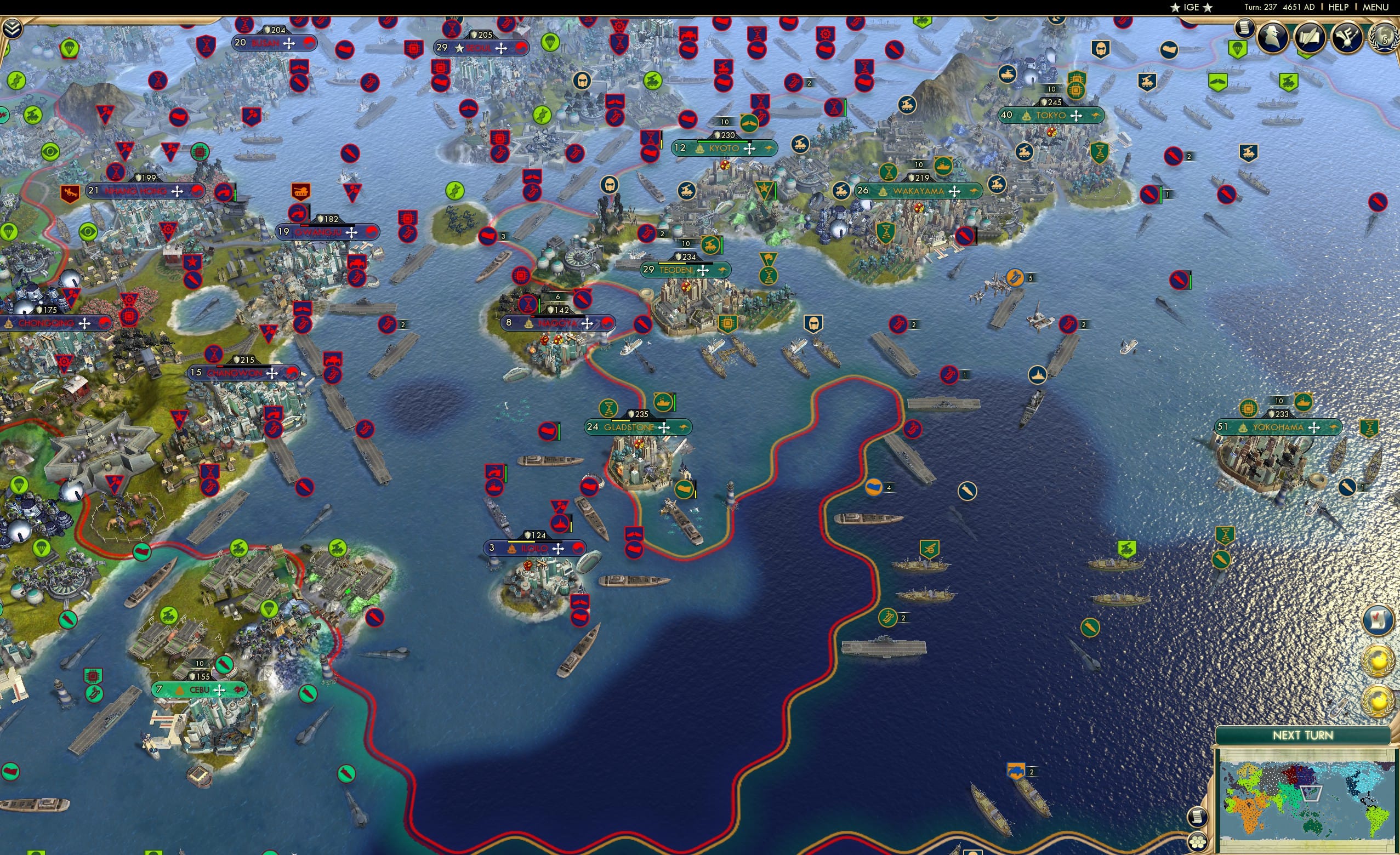
Task: Open the IGE editor from the top bar
Action: point(1191,7)
